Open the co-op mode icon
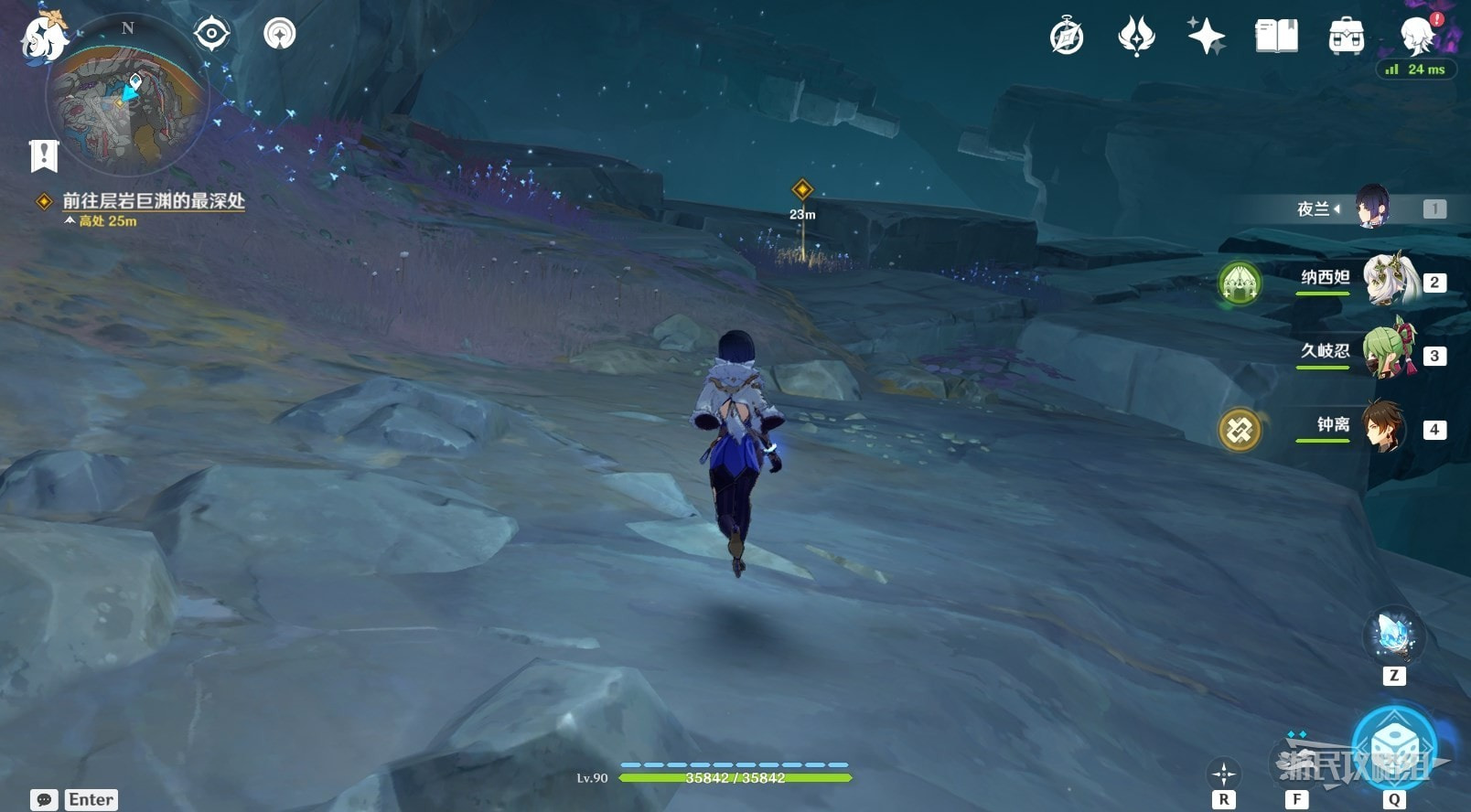The height and width of the screenshot is (812, 1471). tap(279, 35)
